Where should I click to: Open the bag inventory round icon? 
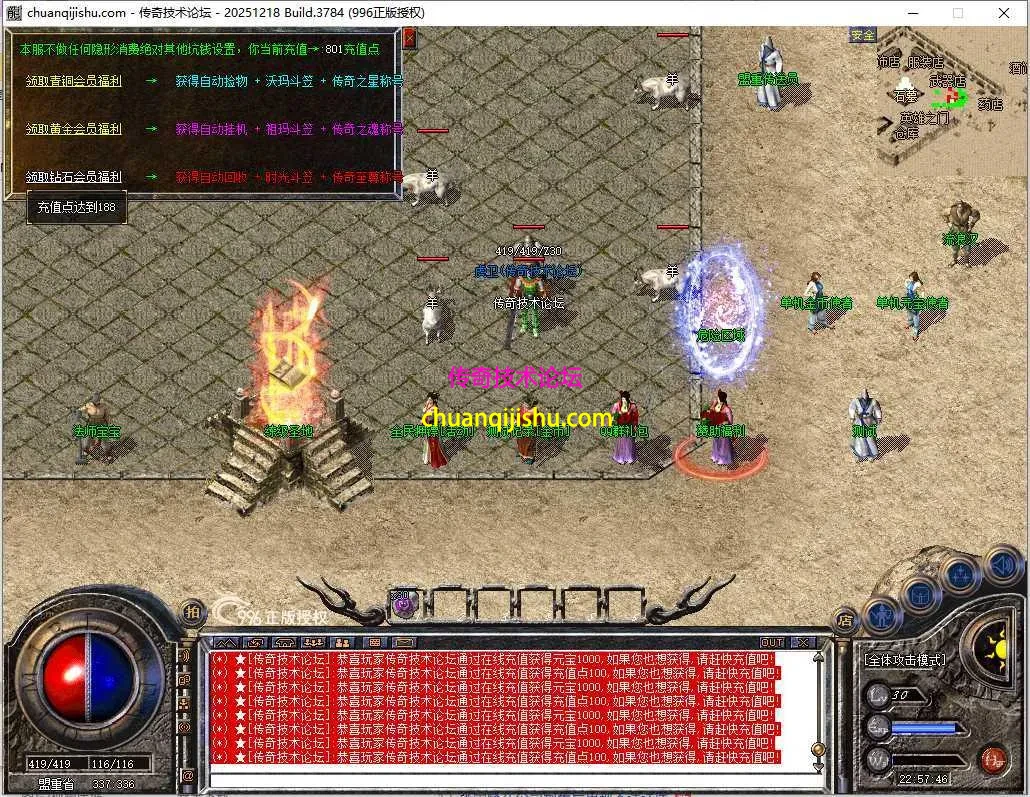click(x=920, y=596)
